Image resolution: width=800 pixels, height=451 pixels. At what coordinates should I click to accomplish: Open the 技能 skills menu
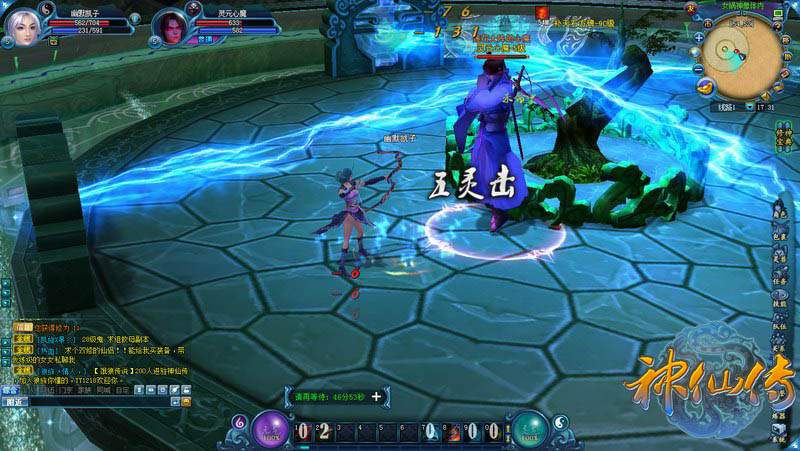tap(780, 302)
